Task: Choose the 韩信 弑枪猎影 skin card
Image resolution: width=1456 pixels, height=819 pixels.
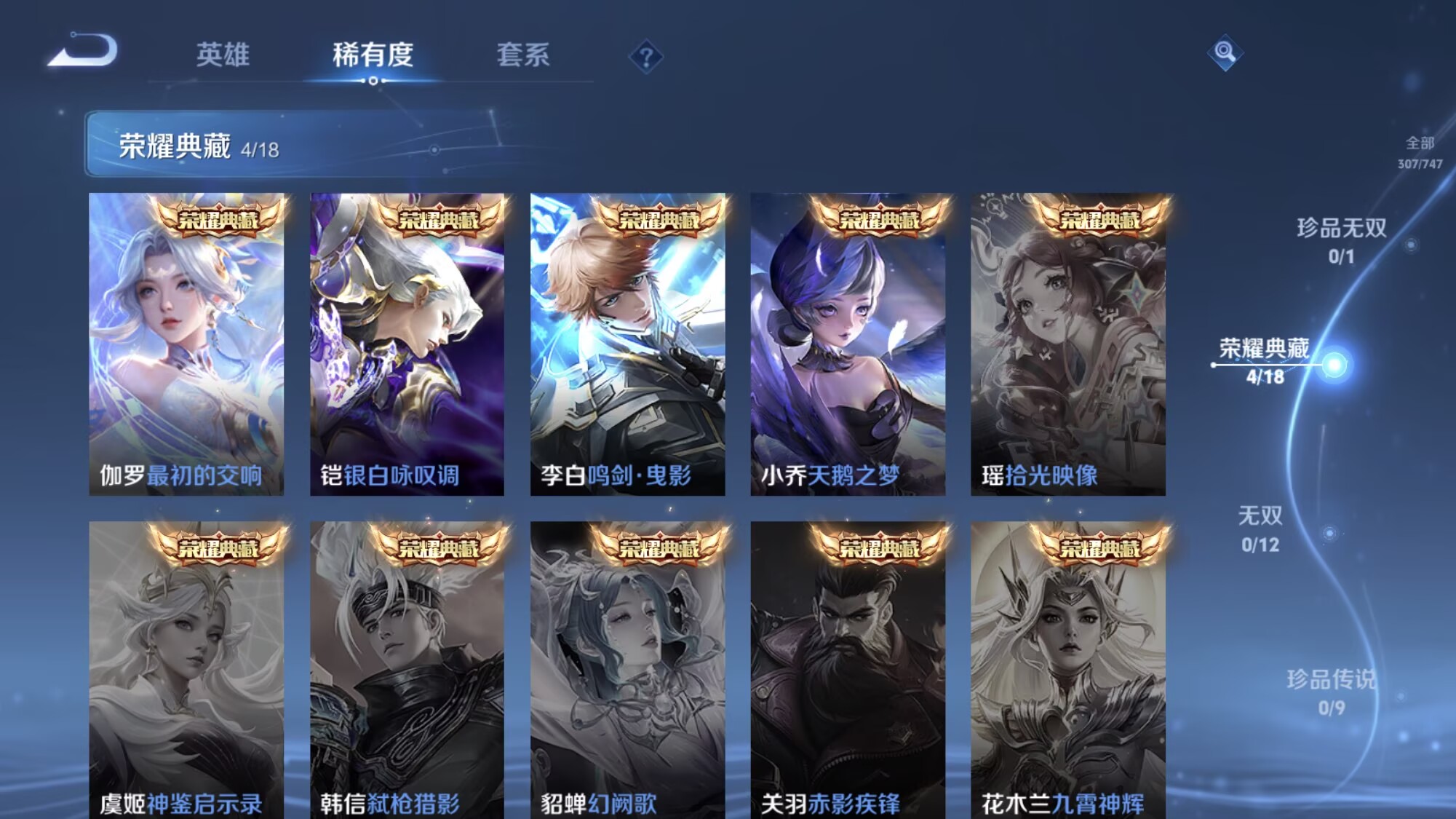Action: [407, 670]
